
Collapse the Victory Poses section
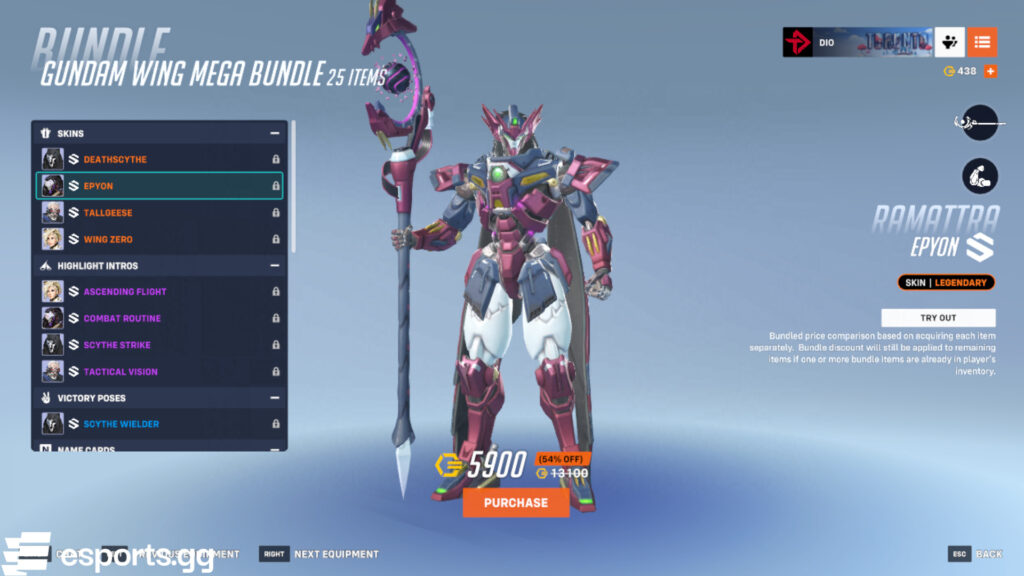click(274, 398)
